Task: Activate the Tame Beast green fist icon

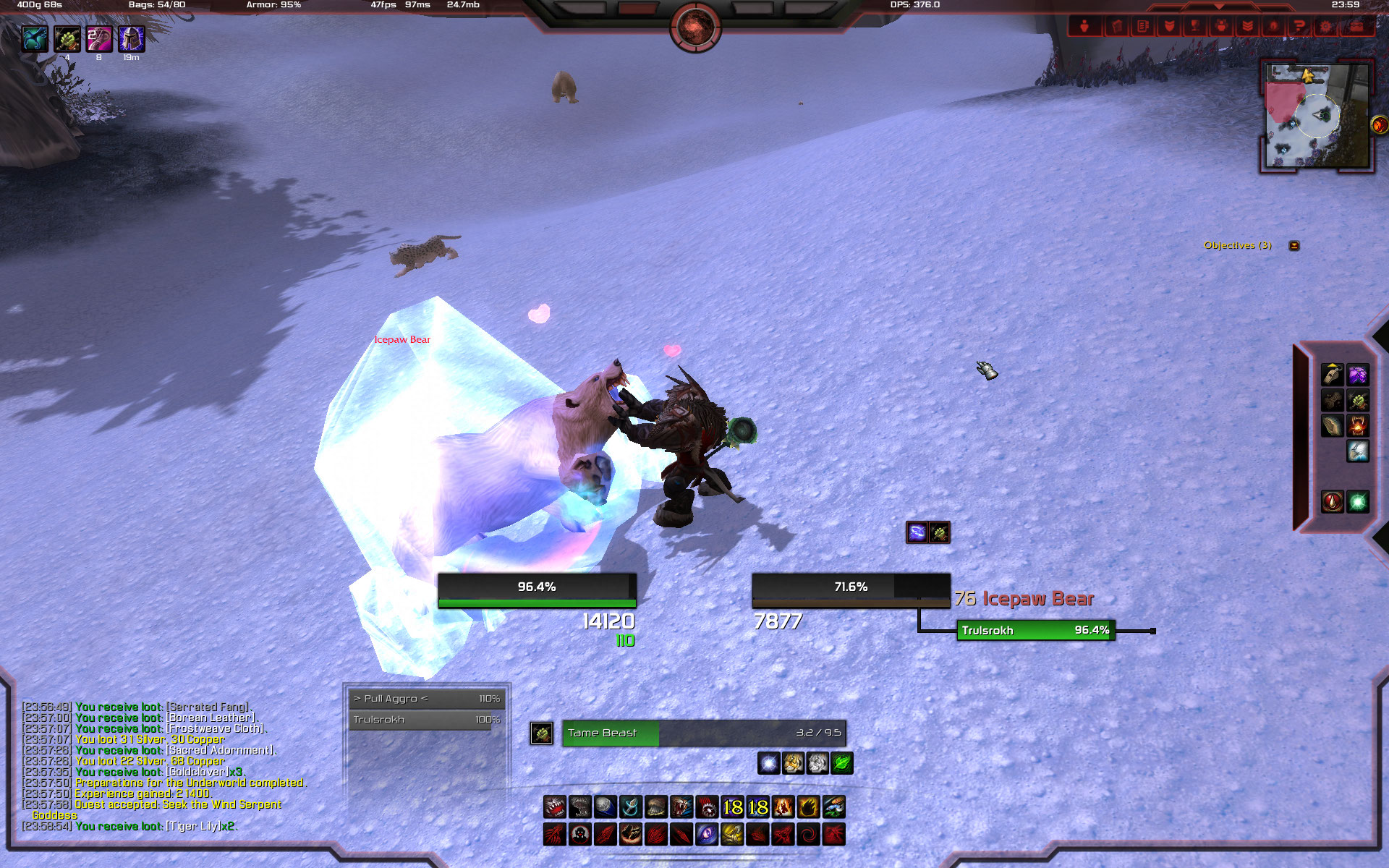Action: click(x=1358, y=401)
